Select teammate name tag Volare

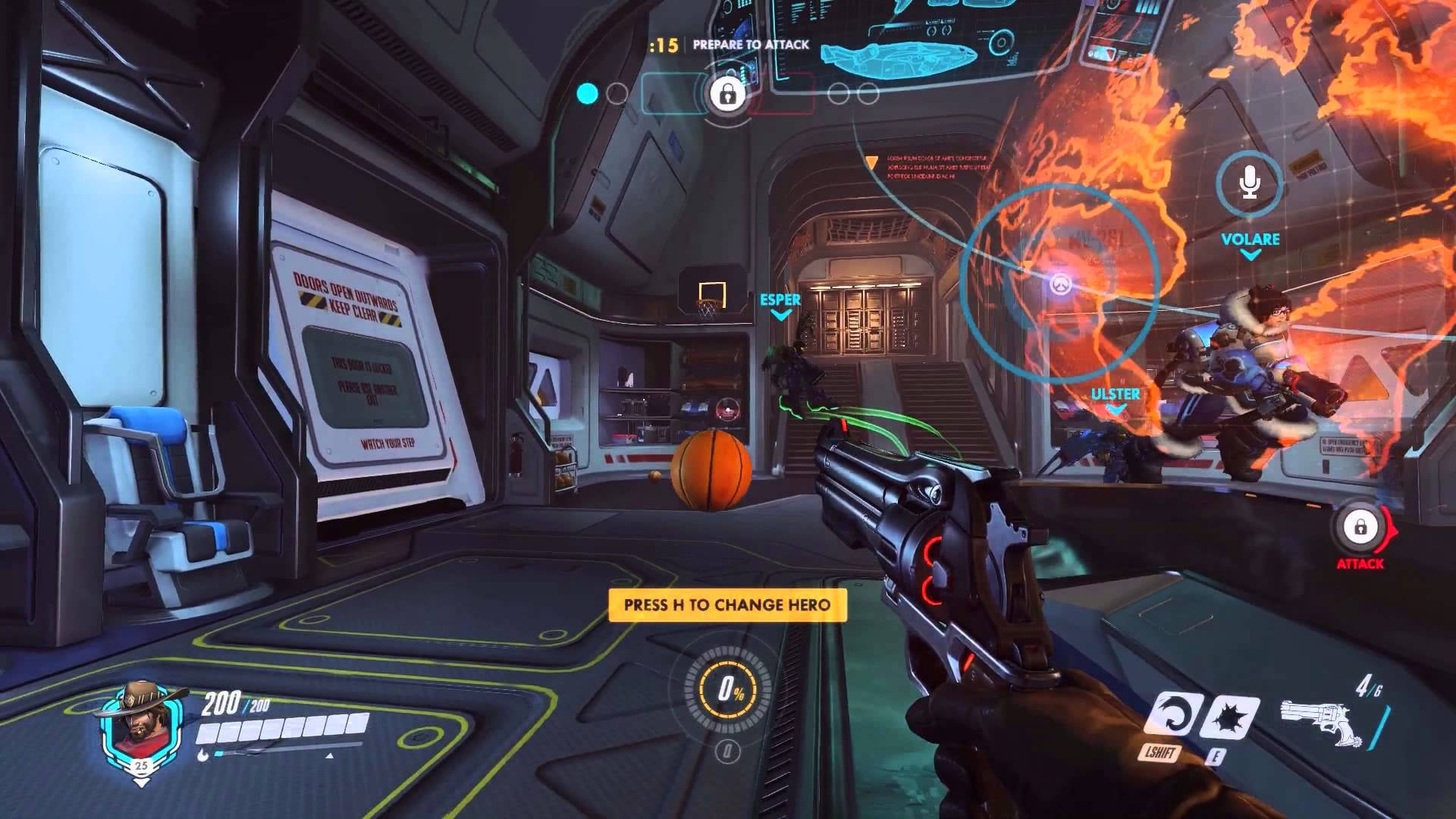tap(1250, 240)
